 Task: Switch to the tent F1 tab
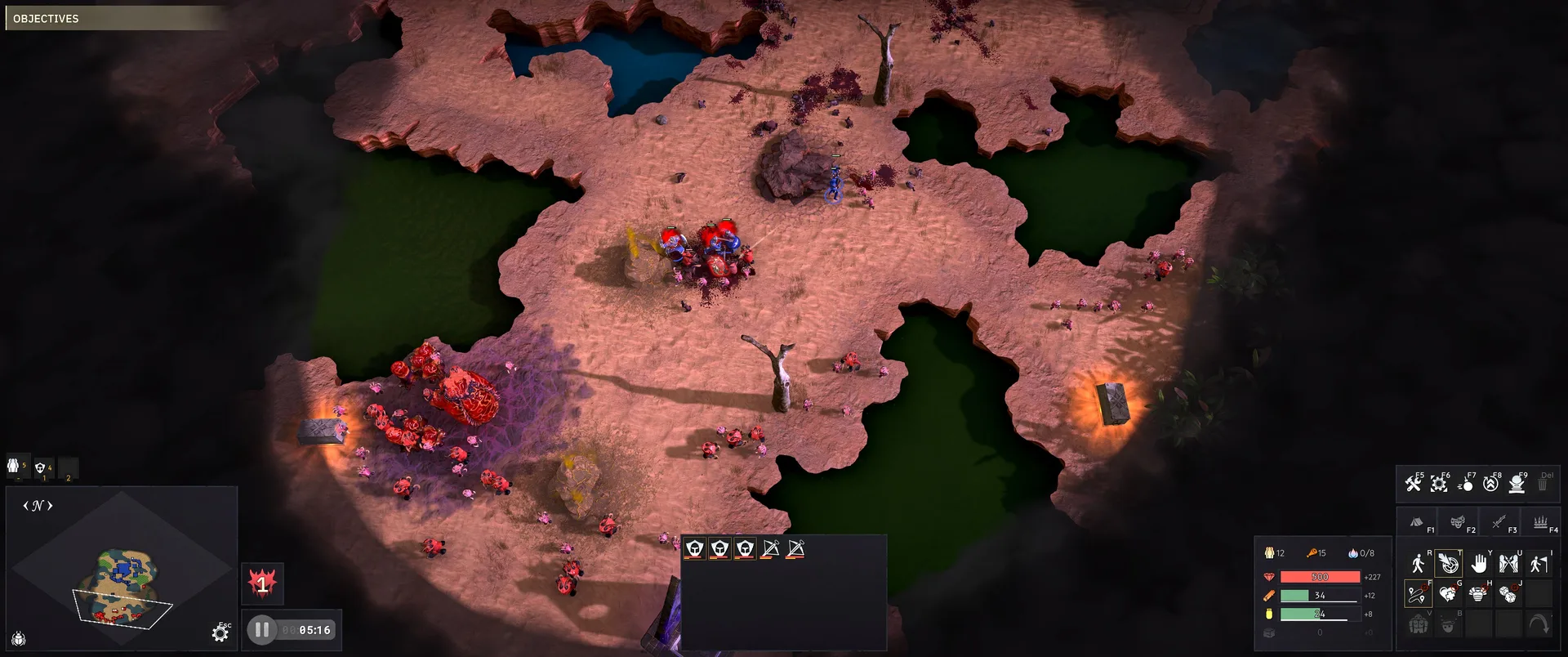tap(1418, 521)
